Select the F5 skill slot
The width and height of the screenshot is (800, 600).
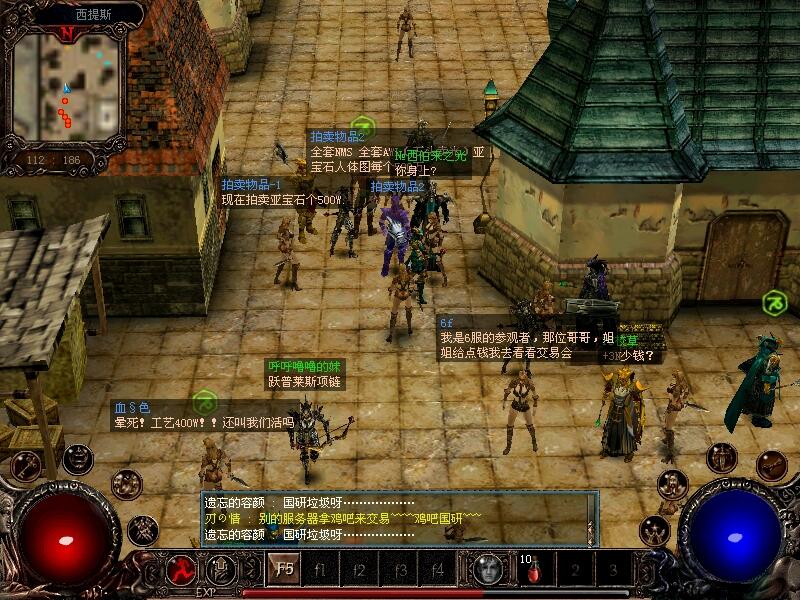click(x=283, y=570)
